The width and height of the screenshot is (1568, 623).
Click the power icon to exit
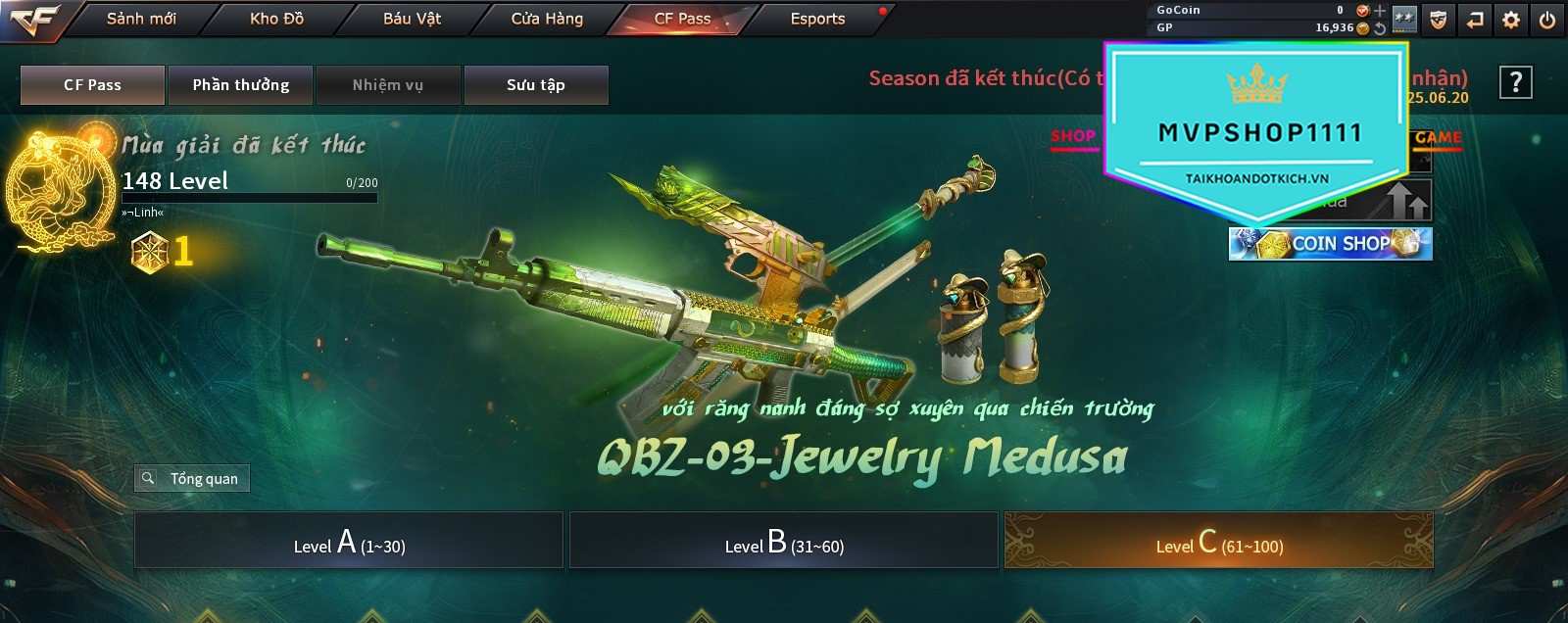point(1547,20)
